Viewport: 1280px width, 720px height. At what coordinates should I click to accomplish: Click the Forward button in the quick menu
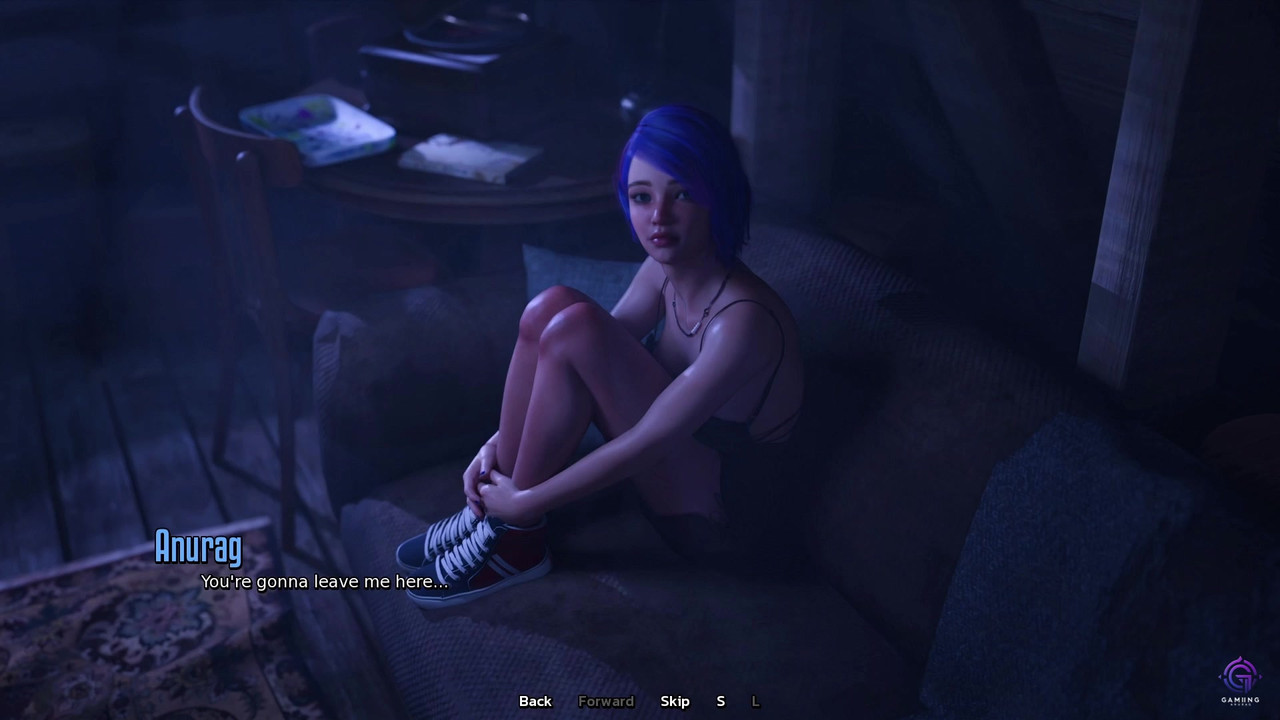pyautogui.click(x=606, y=701)
